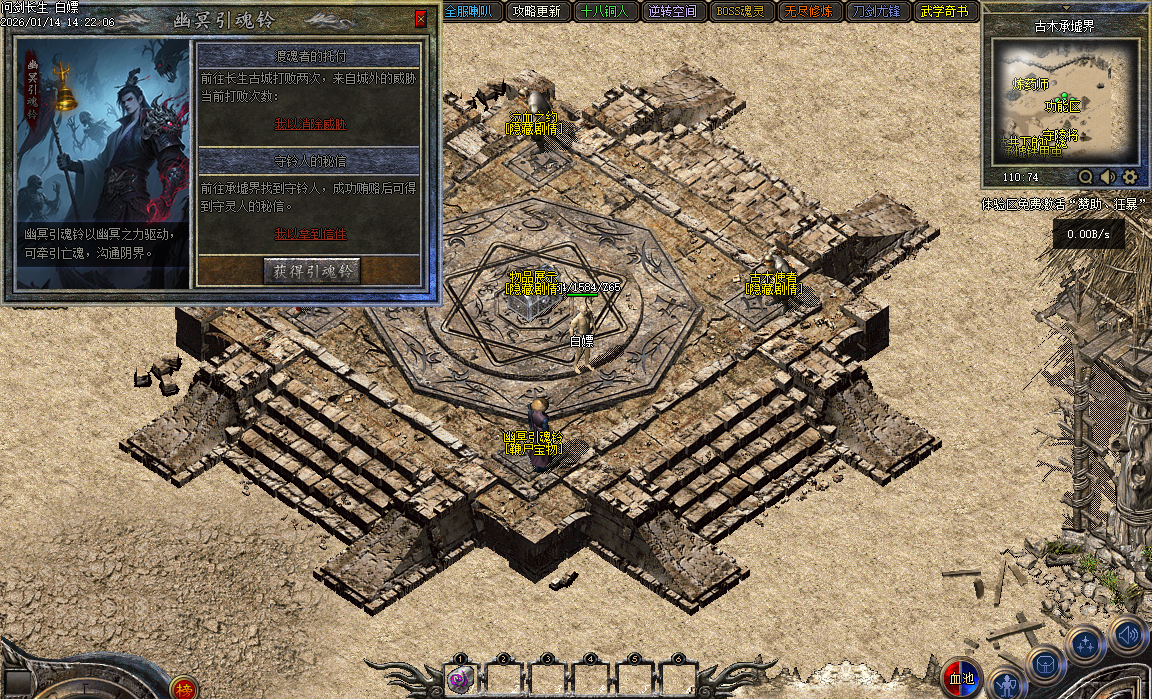This screenshot has height=699, width=1152.
Task: Toggle the round sound button at bottom right
Action: pos(1128,634)
